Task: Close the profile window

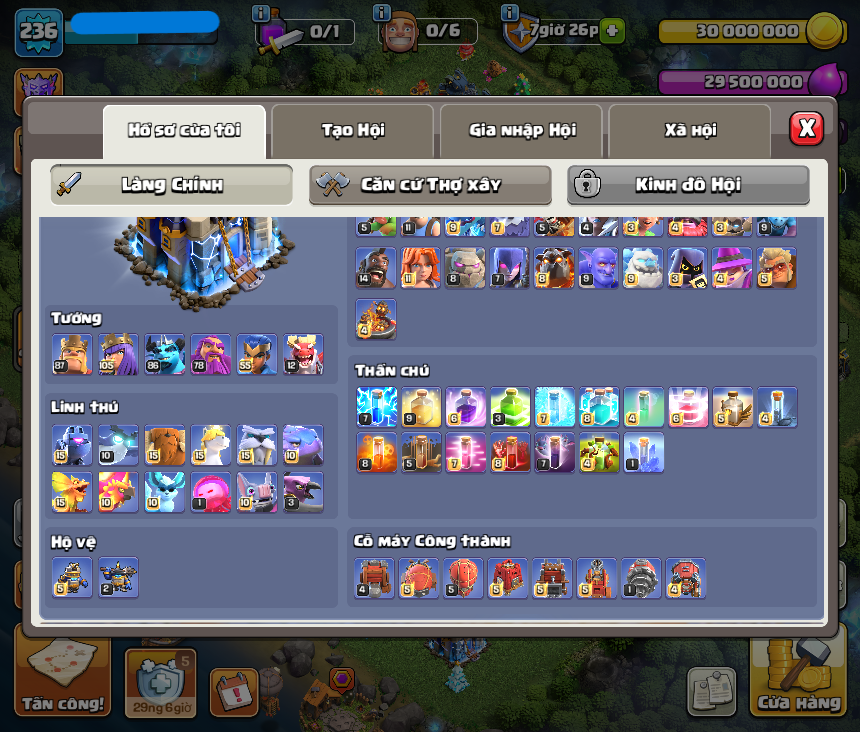Action: click(x=806, y=128)
